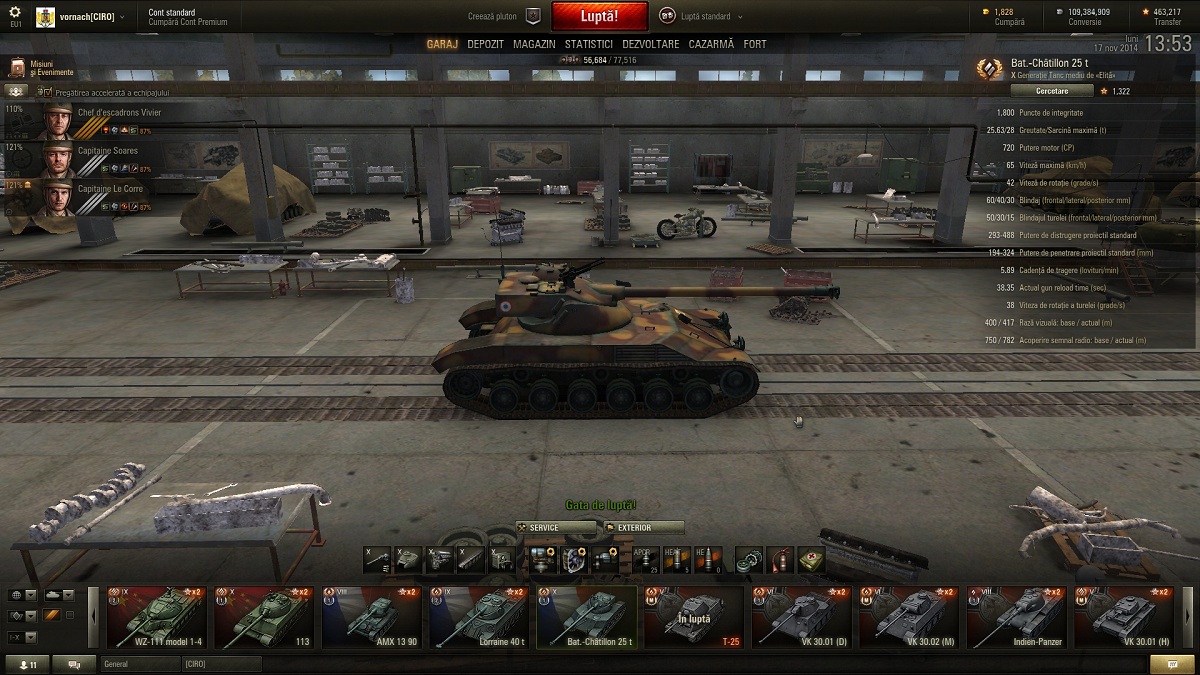
Task: Open the MAGAZIN tab
Action: 534,44
